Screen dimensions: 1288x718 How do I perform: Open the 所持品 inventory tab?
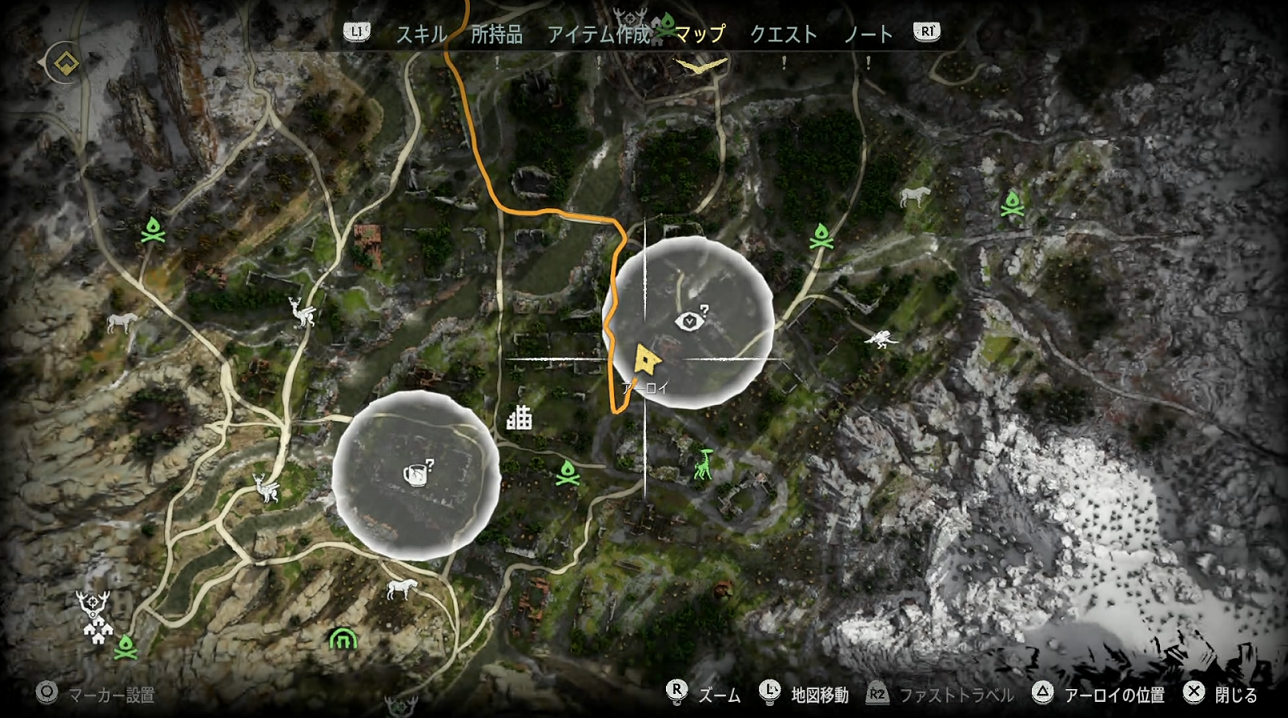496,34
